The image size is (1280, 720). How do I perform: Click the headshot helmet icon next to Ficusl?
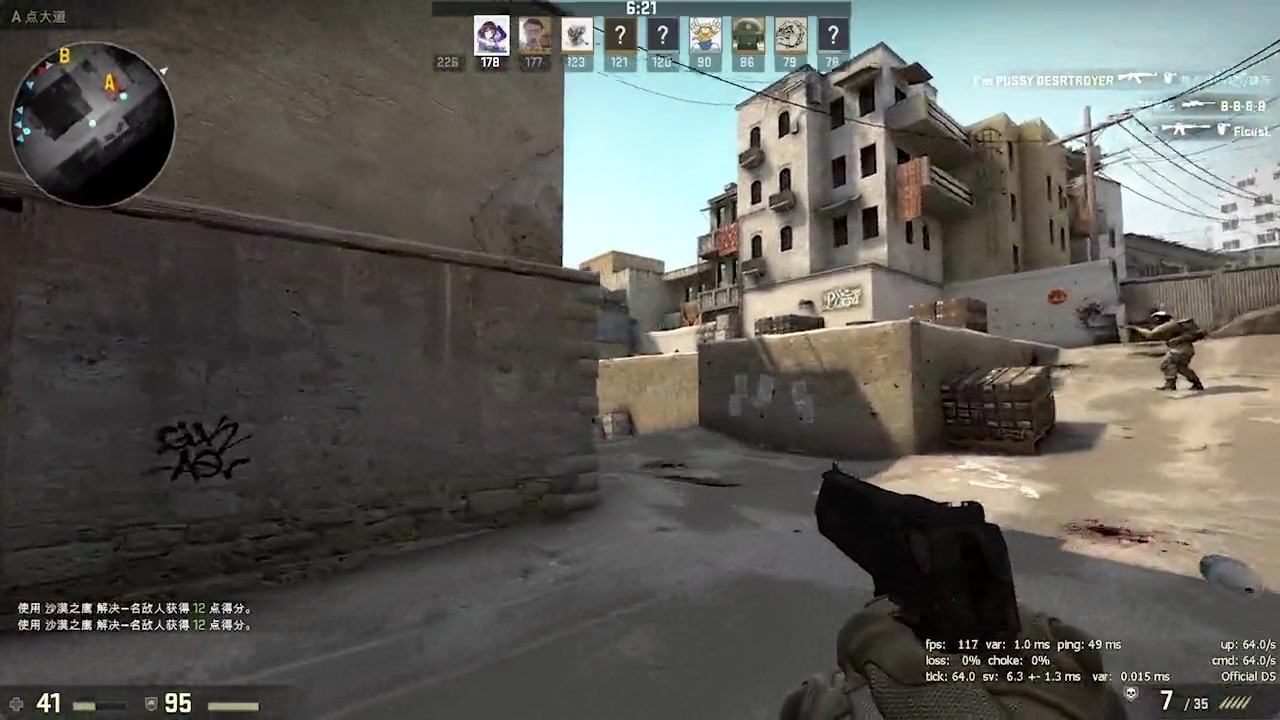point(1224,130)
